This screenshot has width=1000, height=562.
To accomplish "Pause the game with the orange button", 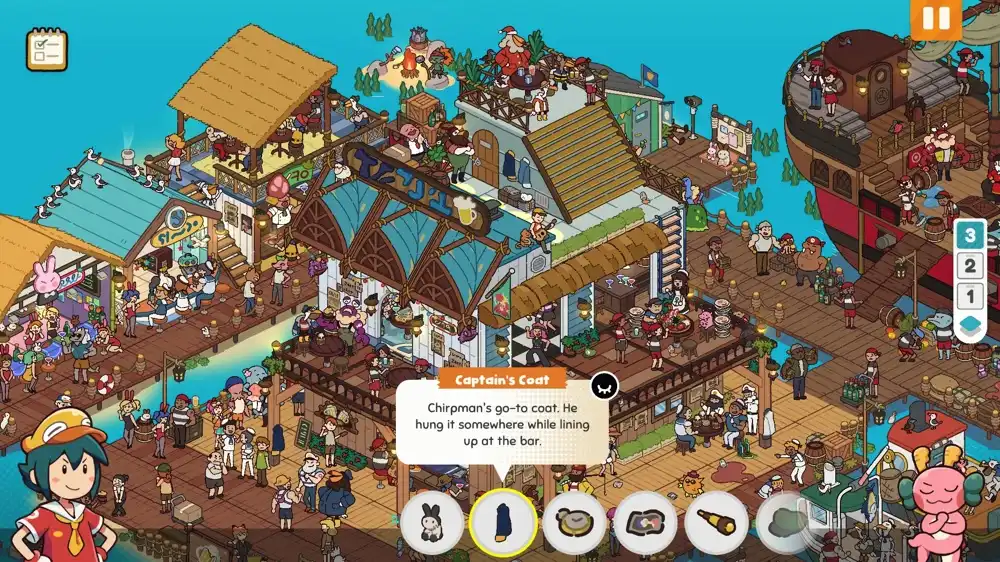I will pos(935,19).
